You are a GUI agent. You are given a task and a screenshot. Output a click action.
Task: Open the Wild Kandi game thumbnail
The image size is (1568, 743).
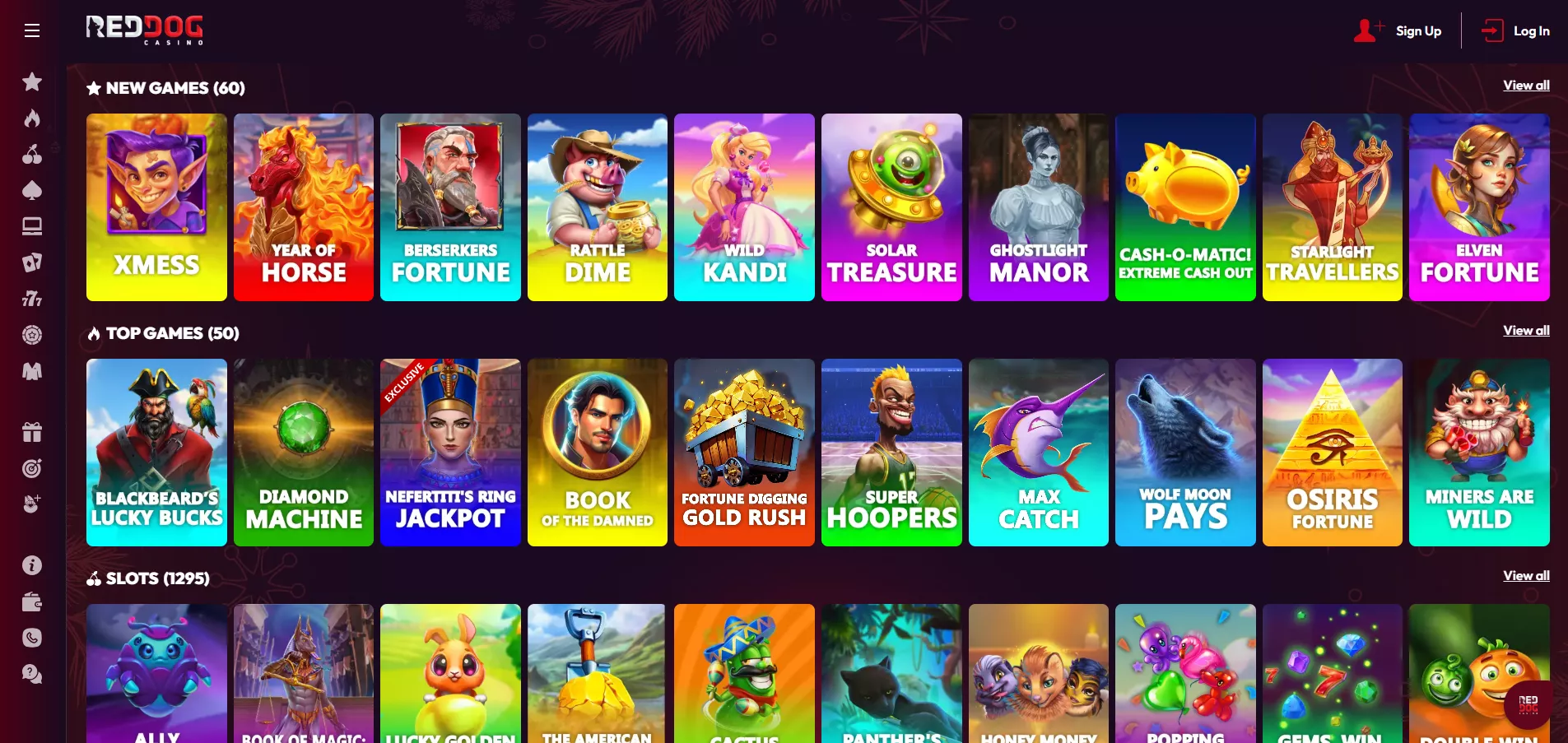(743, 207)
